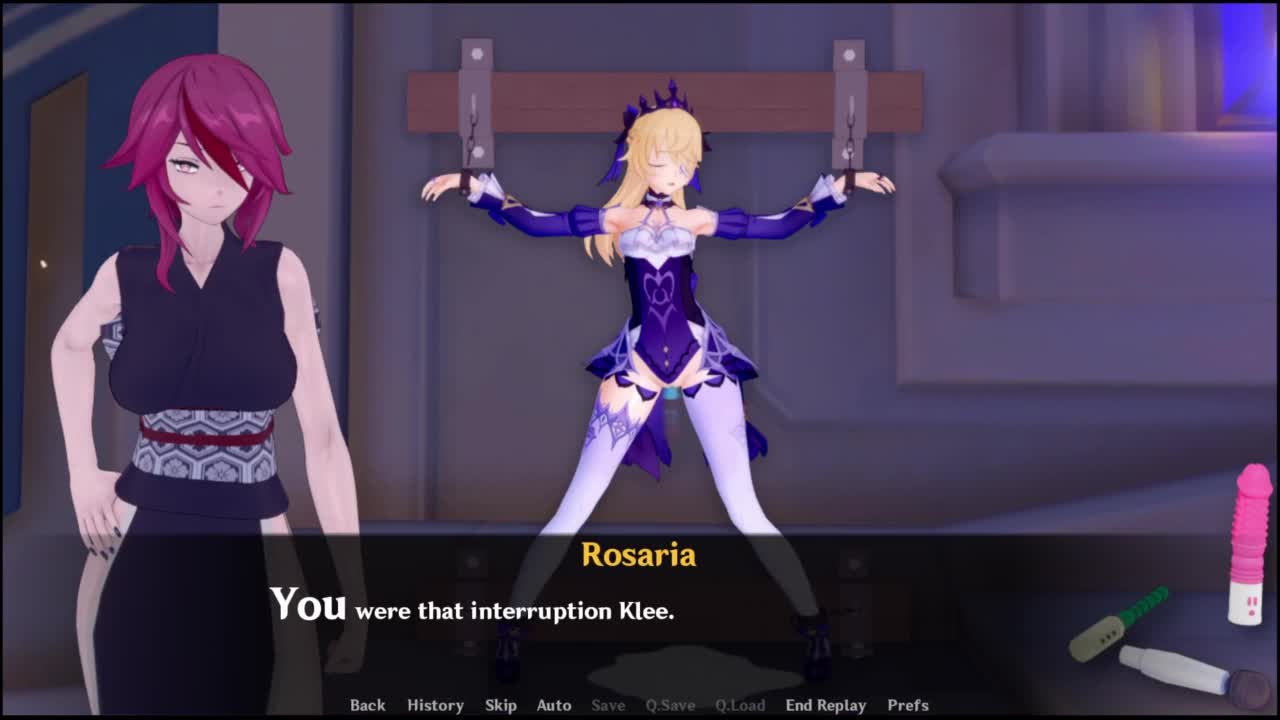Open the Prefs menu
Viewport: 1280px width, 720px height.
point(908,705)
